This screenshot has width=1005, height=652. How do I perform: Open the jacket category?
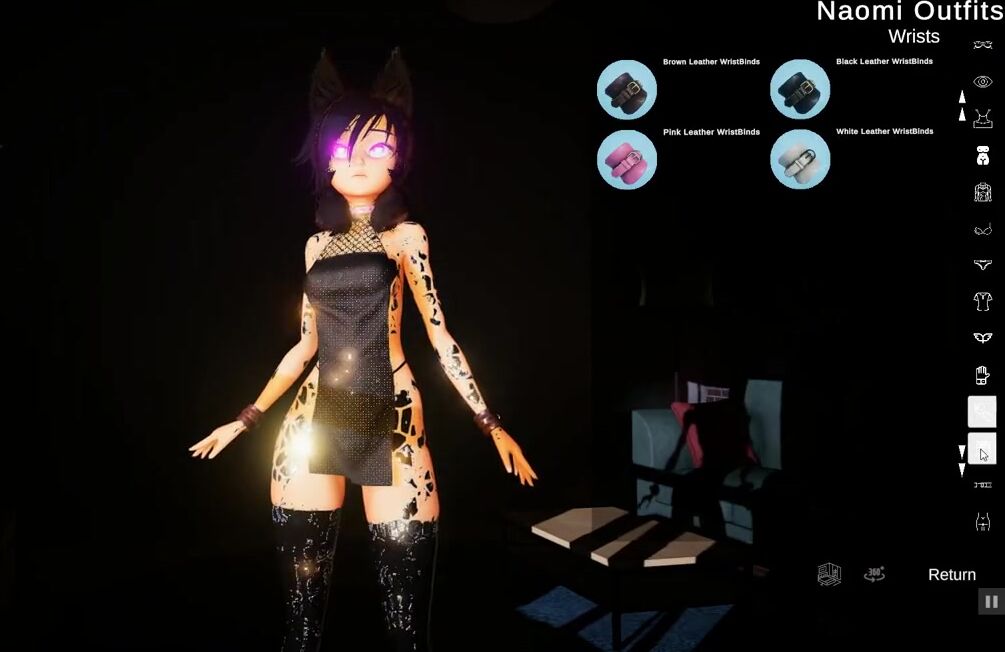point(982,193)
